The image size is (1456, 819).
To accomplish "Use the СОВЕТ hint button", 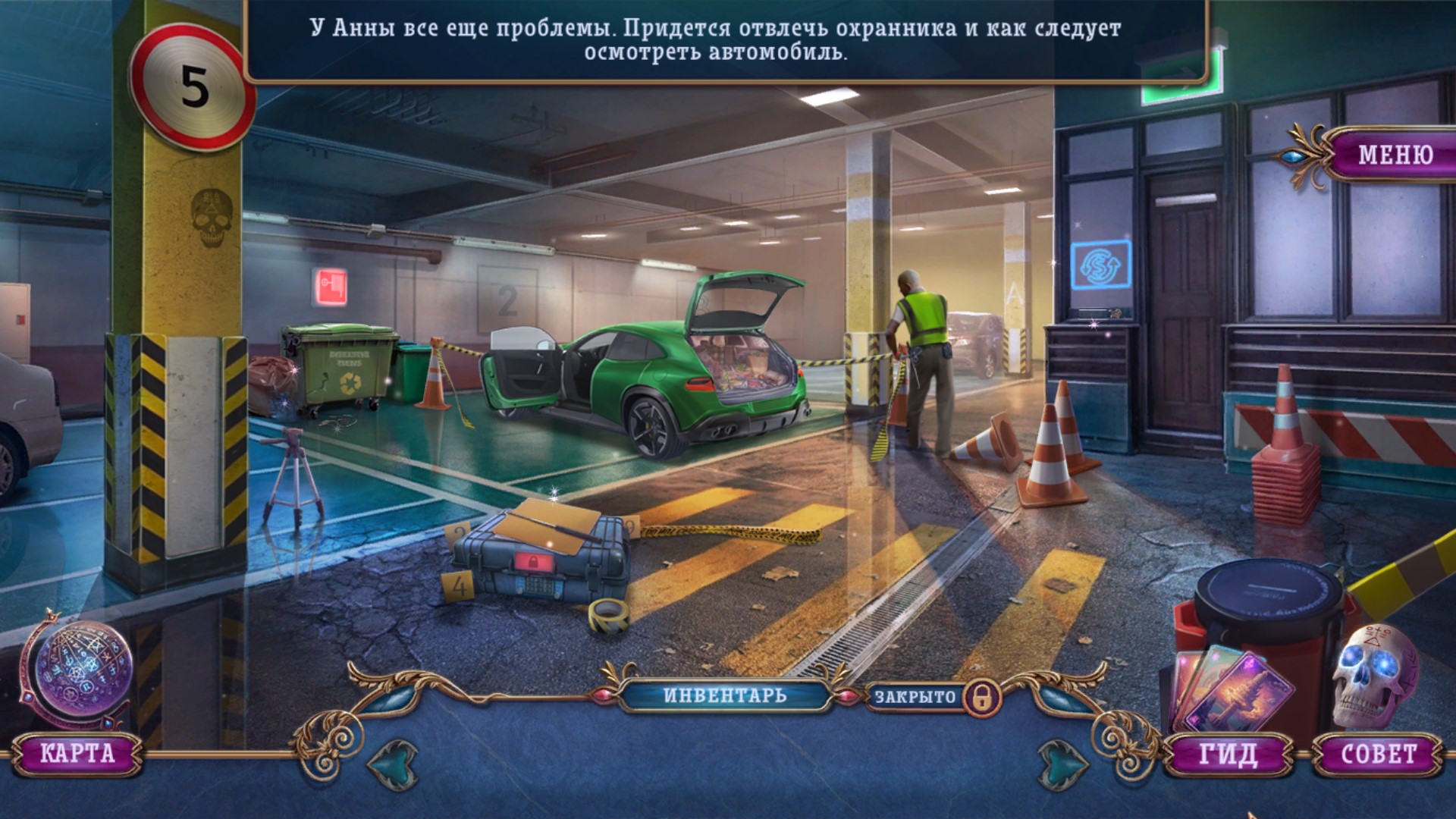I will (1378, 755).
